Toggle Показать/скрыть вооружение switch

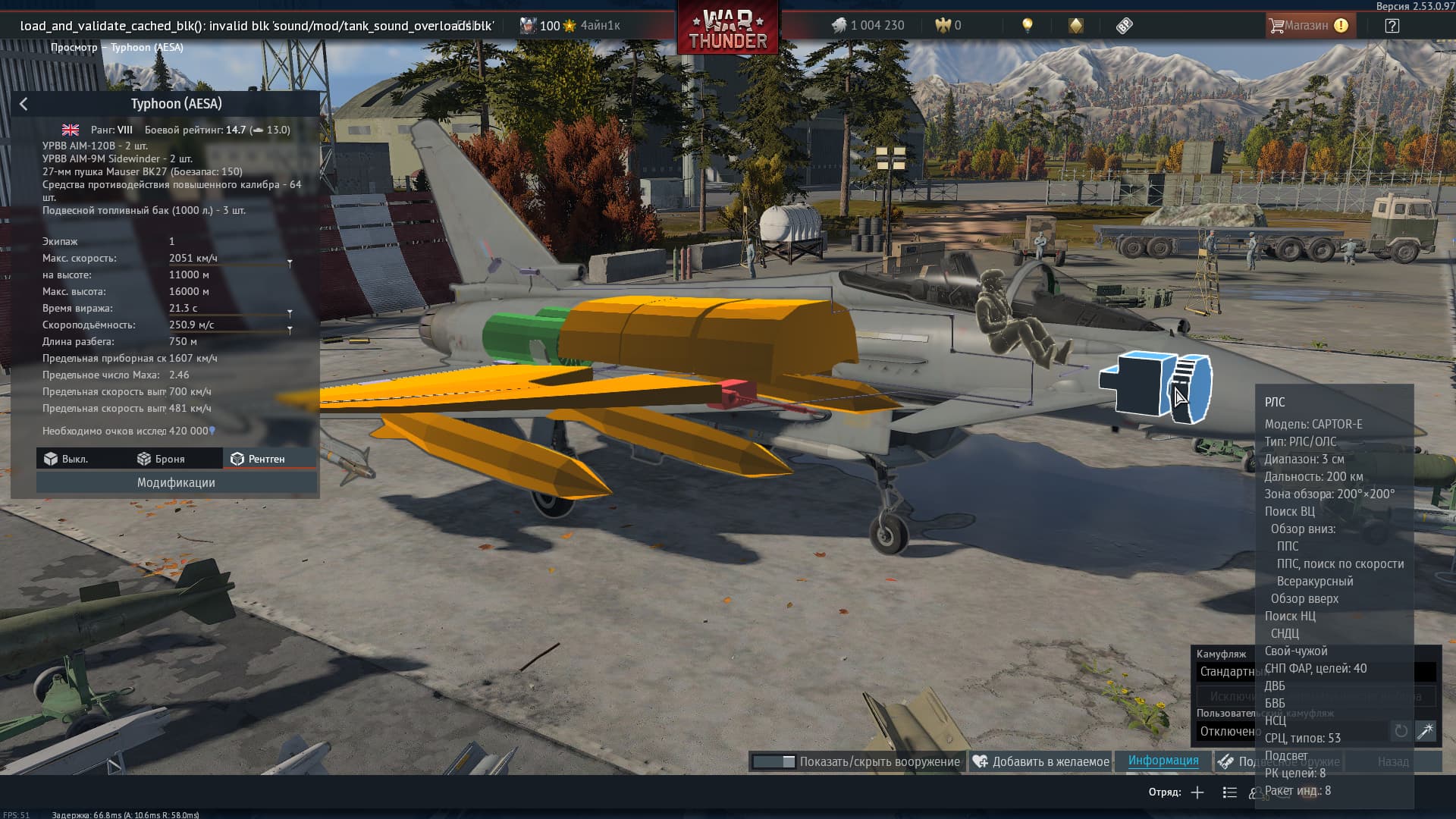click(x=774, y=761)
